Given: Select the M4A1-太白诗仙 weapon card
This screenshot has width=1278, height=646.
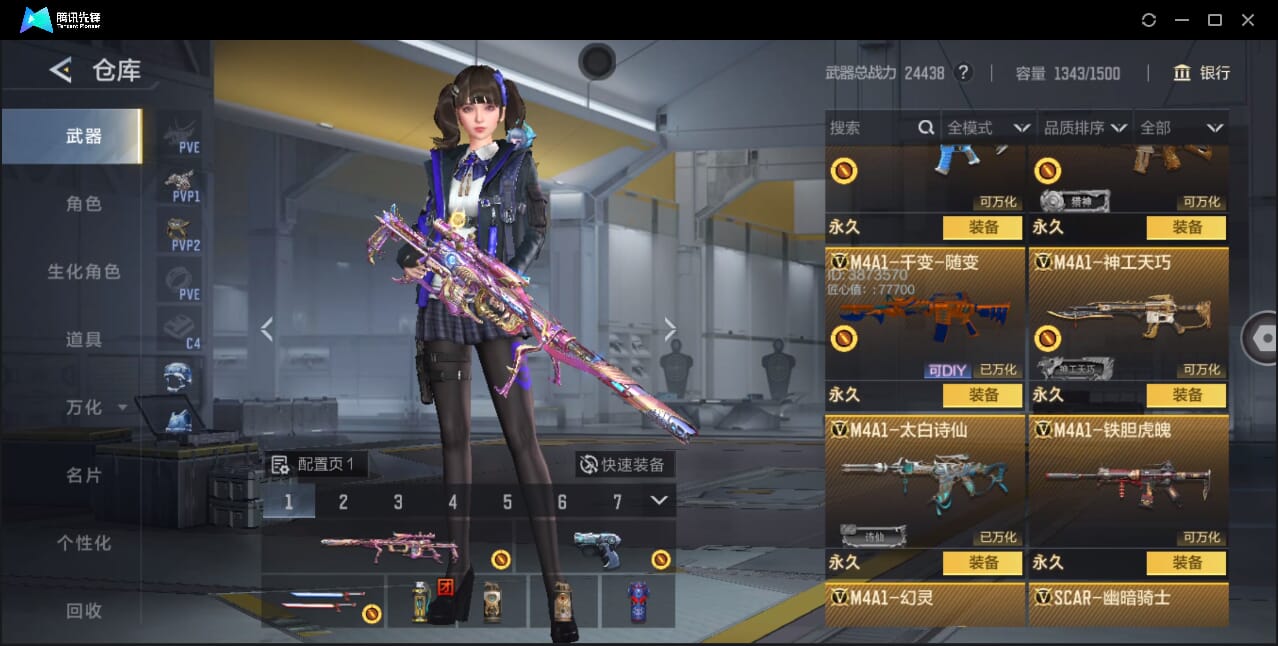Looking at the screenshot, I should click(x=925, y=480).
